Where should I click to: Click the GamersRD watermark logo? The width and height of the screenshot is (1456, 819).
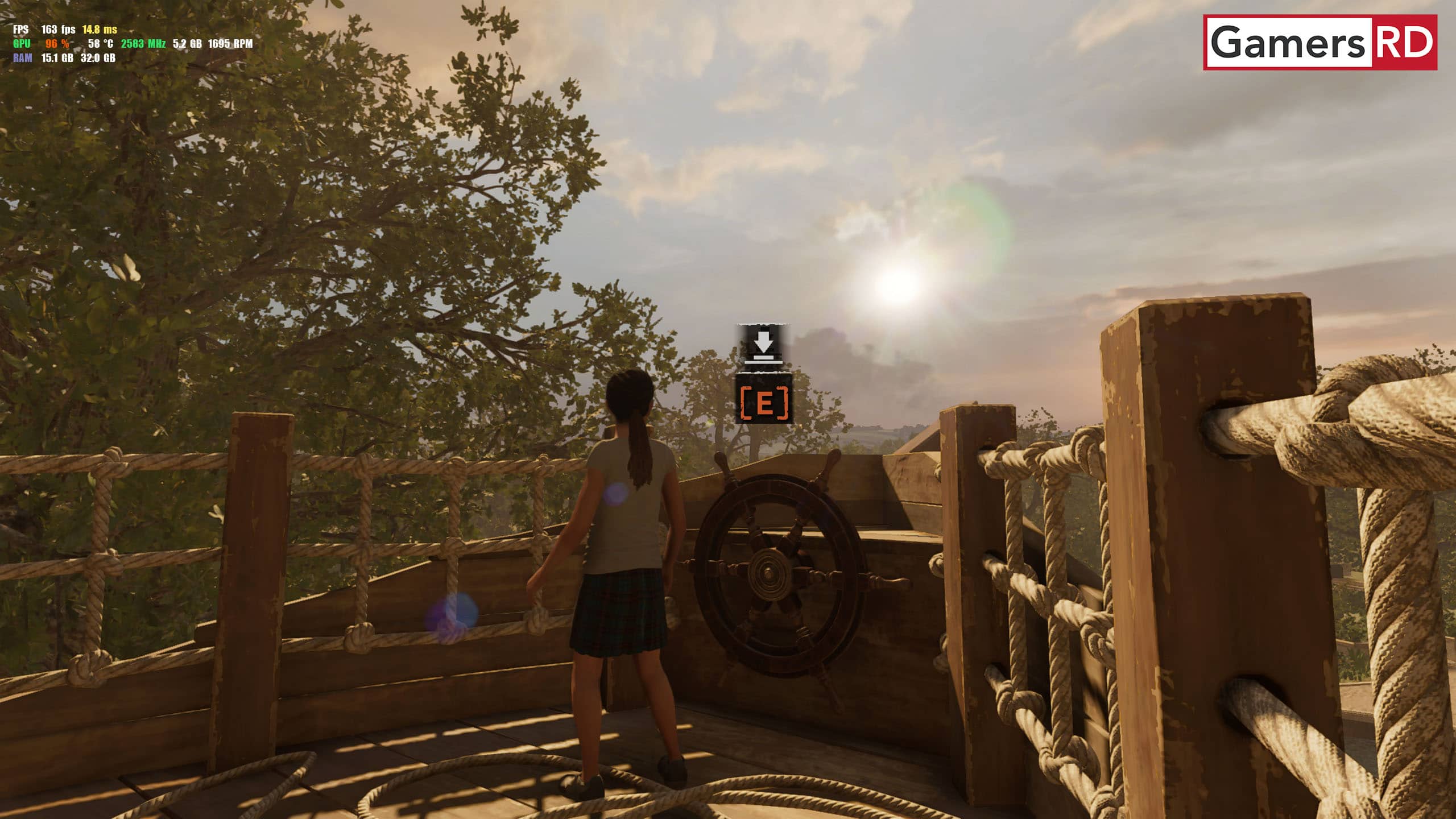[x=1319, y=43]
